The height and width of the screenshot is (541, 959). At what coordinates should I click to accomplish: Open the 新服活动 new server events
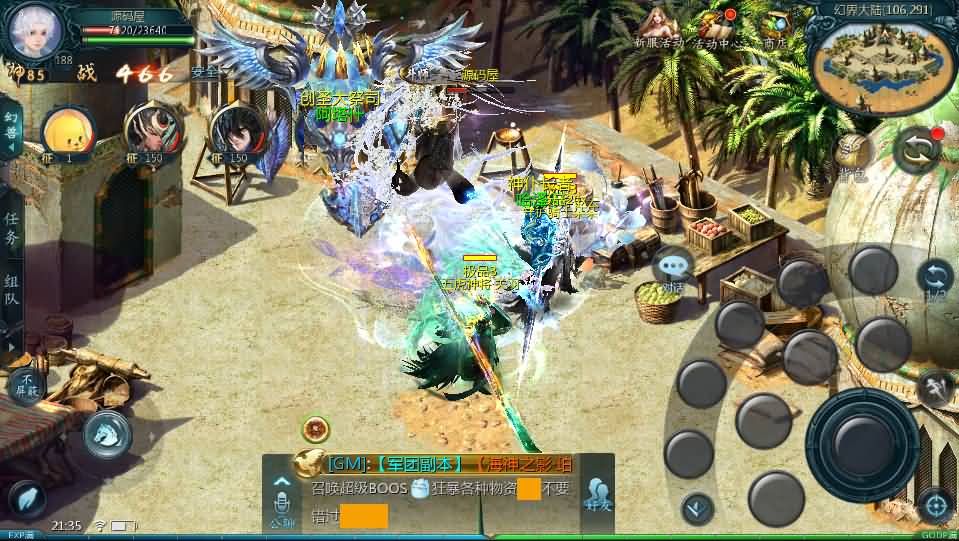657,27
